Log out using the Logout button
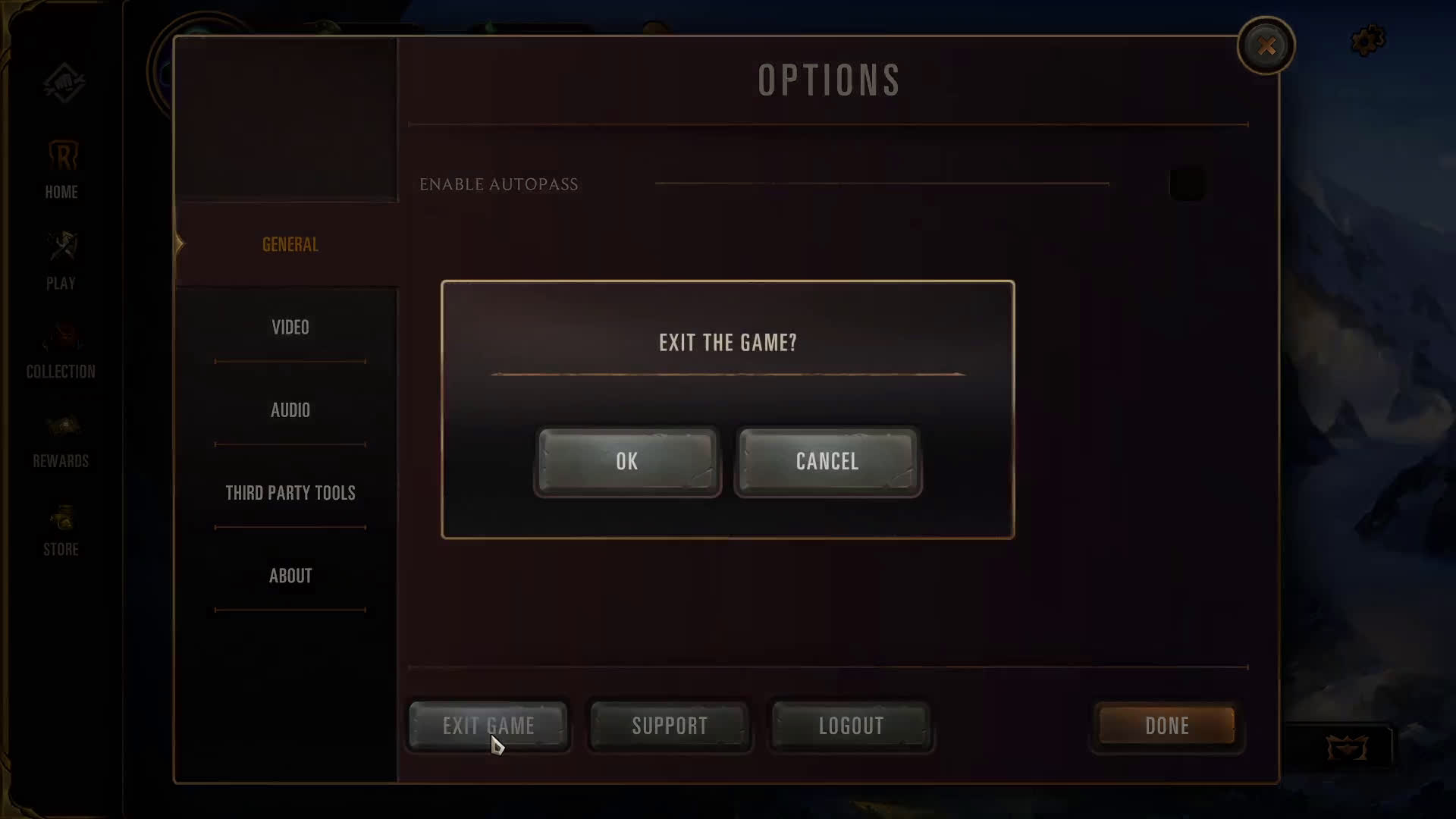The width and height of the screenshot is (1456, 819). tap(851, 726)
